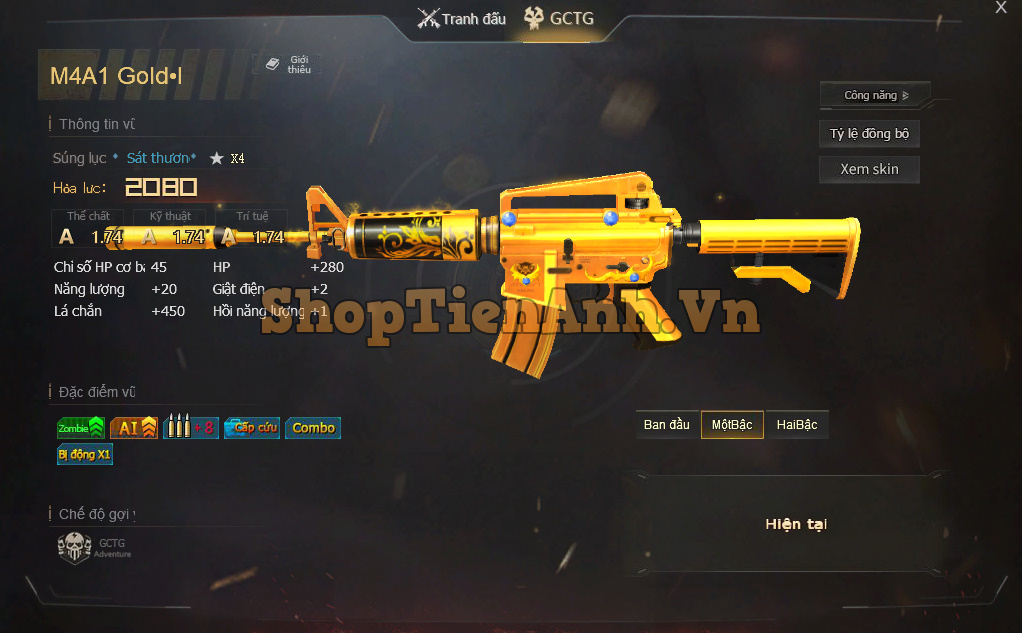Viewport: 1022px width, 633px height.
Task: Switch to the Tranh đấu tab
Action: click(x=462, y=19)
